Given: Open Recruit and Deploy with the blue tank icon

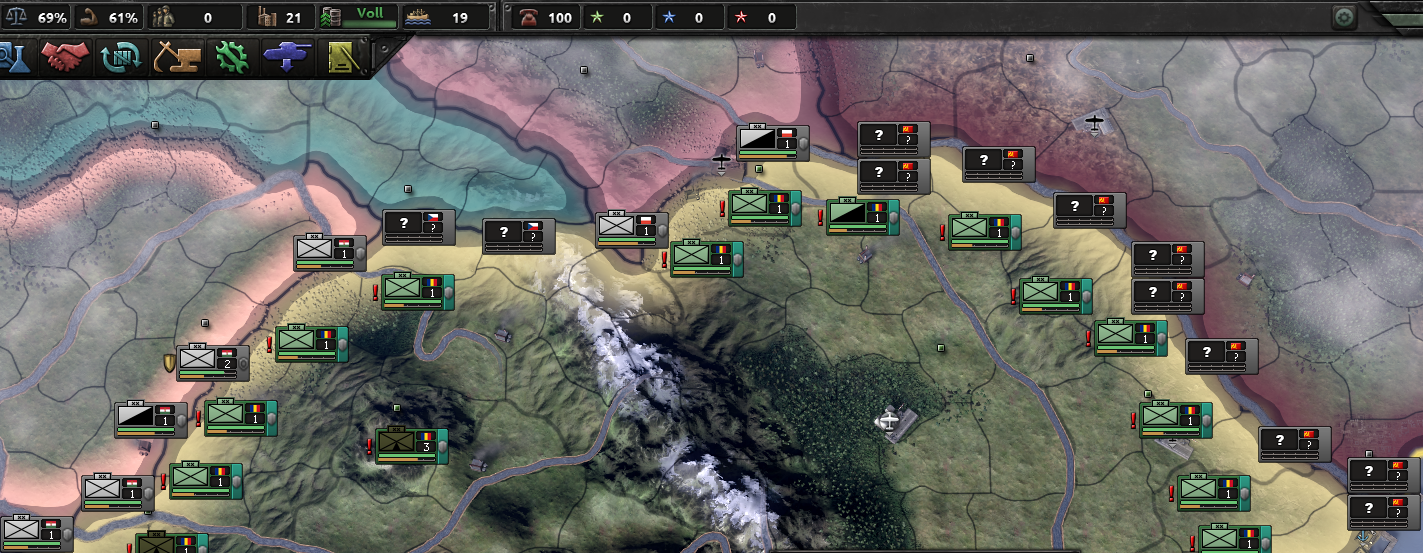Looking at the screenshot, I should (x=287, y=58).
